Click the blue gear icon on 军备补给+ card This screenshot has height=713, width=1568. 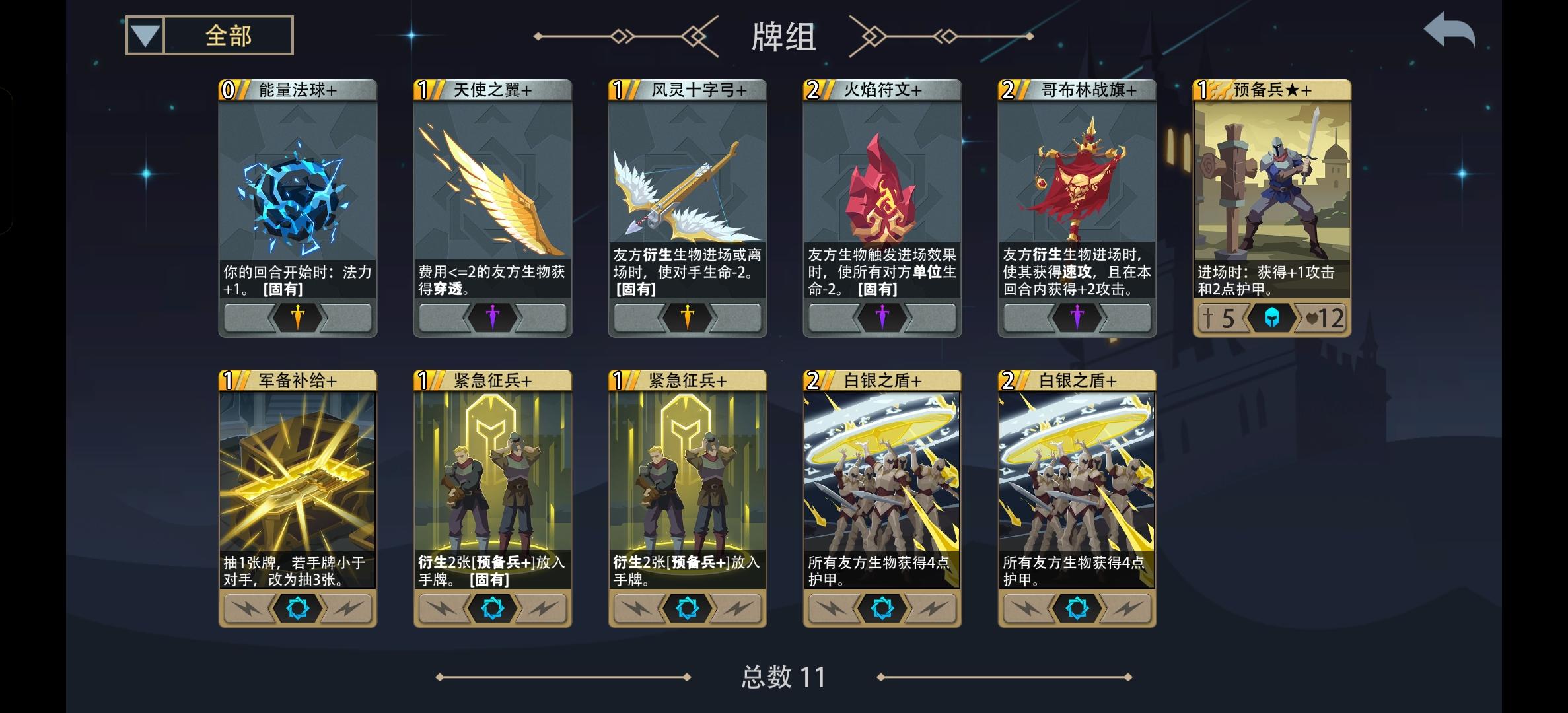tap(297, 609)
